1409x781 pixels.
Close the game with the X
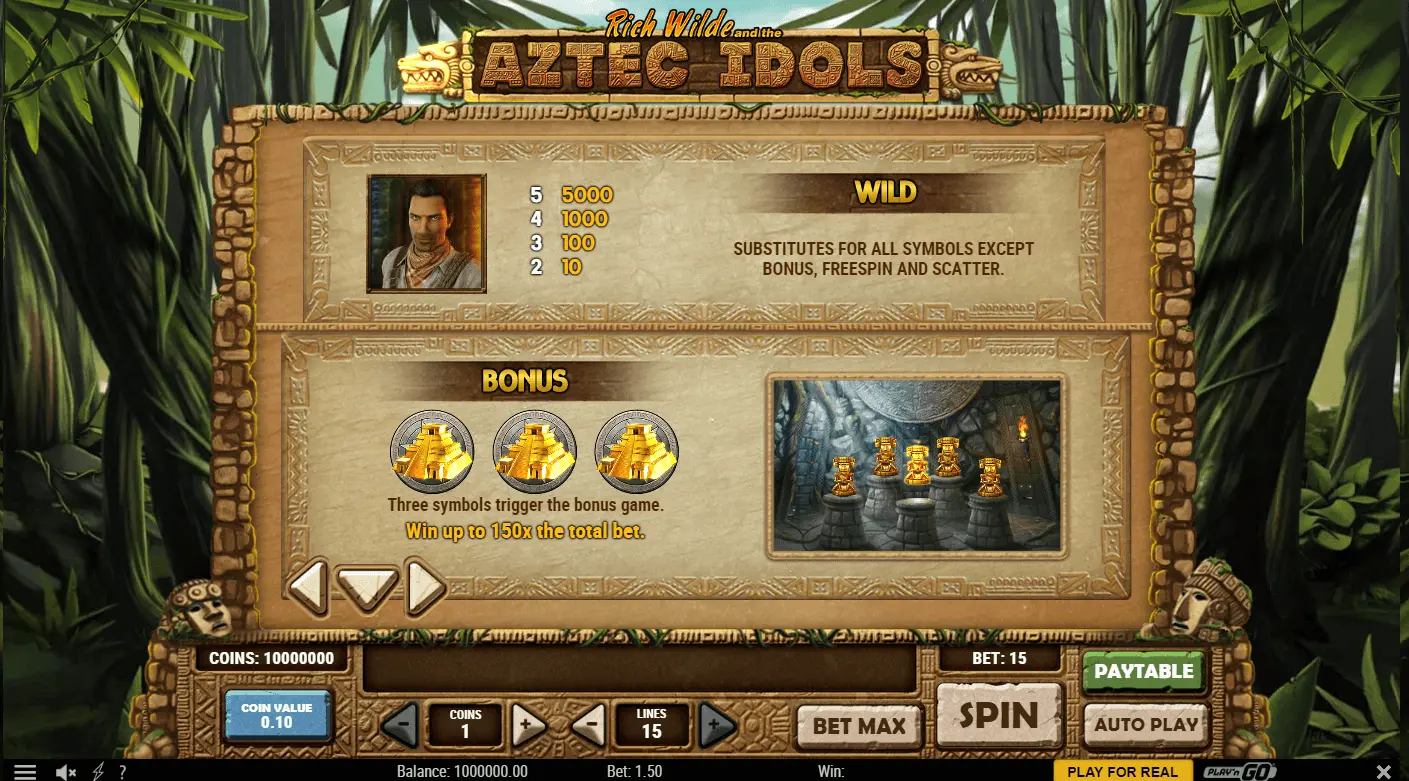(x=1384, y=771)
